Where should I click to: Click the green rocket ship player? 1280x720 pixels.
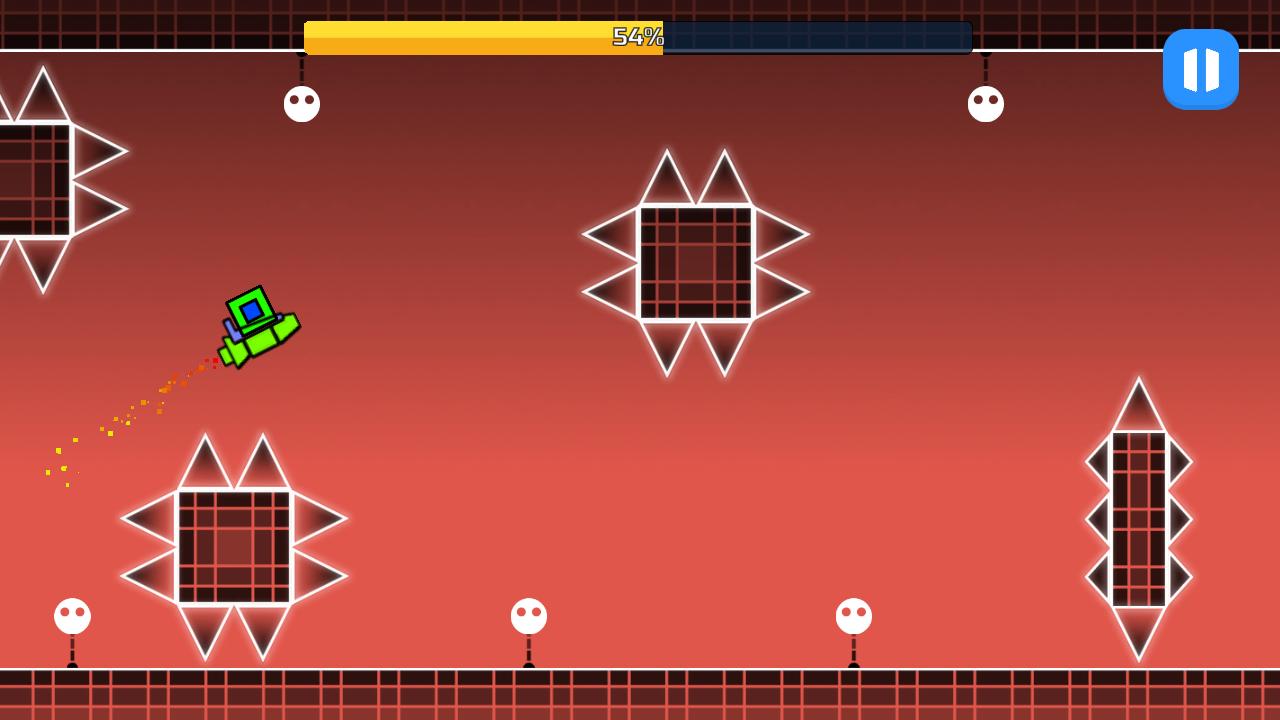pyautogui.click(x=255, y=325)
